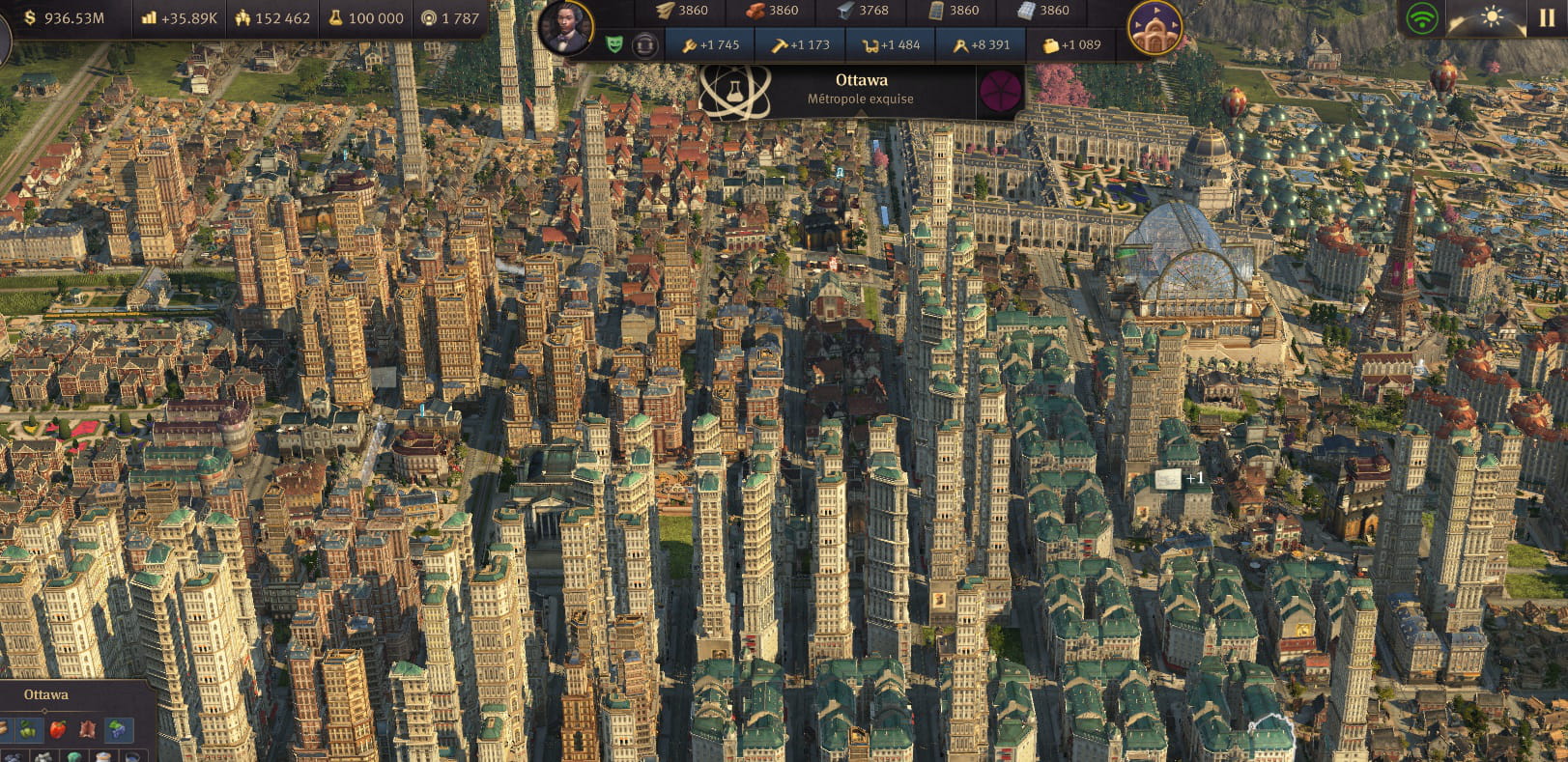Click the timber resource counter

pos(682,11)
